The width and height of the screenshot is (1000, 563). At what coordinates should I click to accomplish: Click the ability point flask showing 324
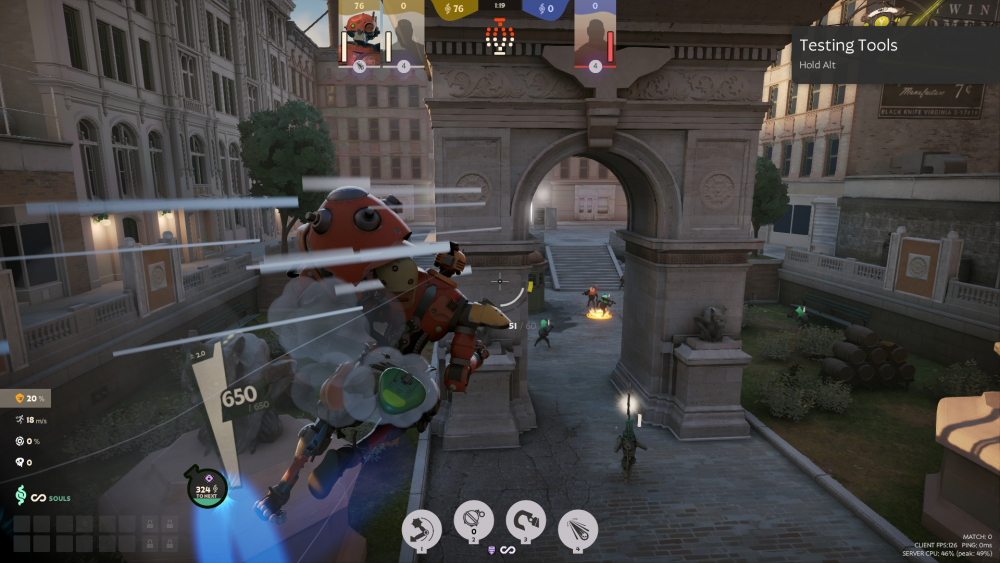(x=207, y=487)
